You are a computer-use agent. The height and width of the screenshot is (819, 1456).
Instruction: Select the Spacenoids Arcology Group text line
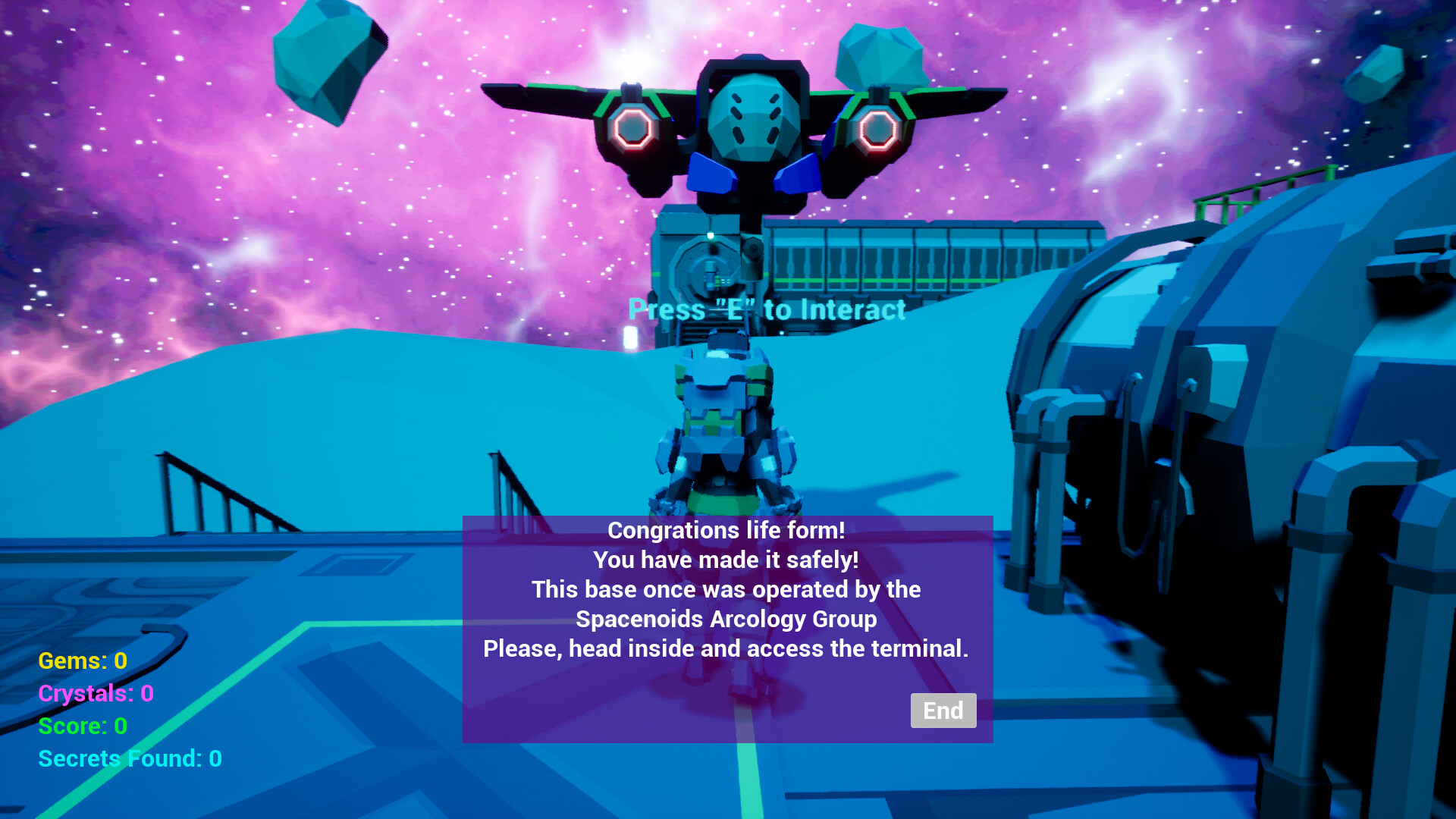click(726, 620)
